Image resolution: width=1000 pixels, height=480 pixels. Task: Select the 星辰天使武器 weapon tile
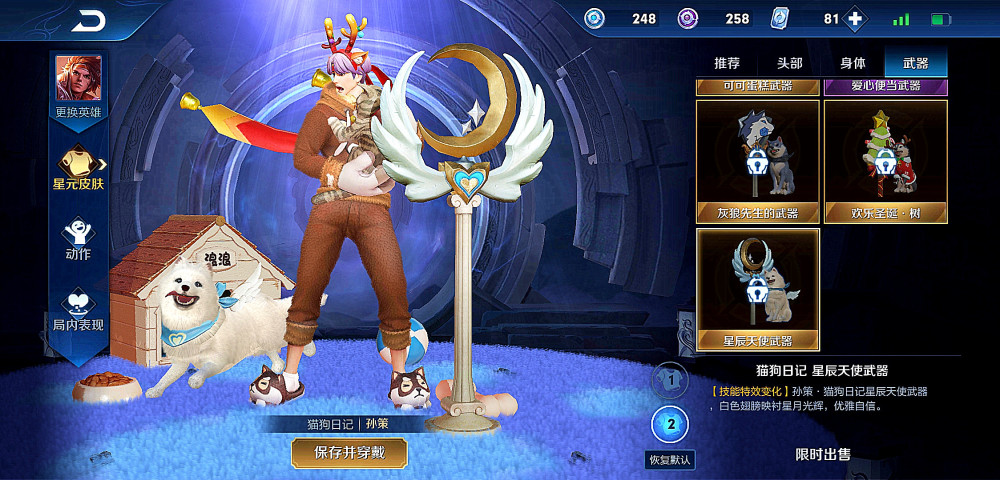(758, 289)
